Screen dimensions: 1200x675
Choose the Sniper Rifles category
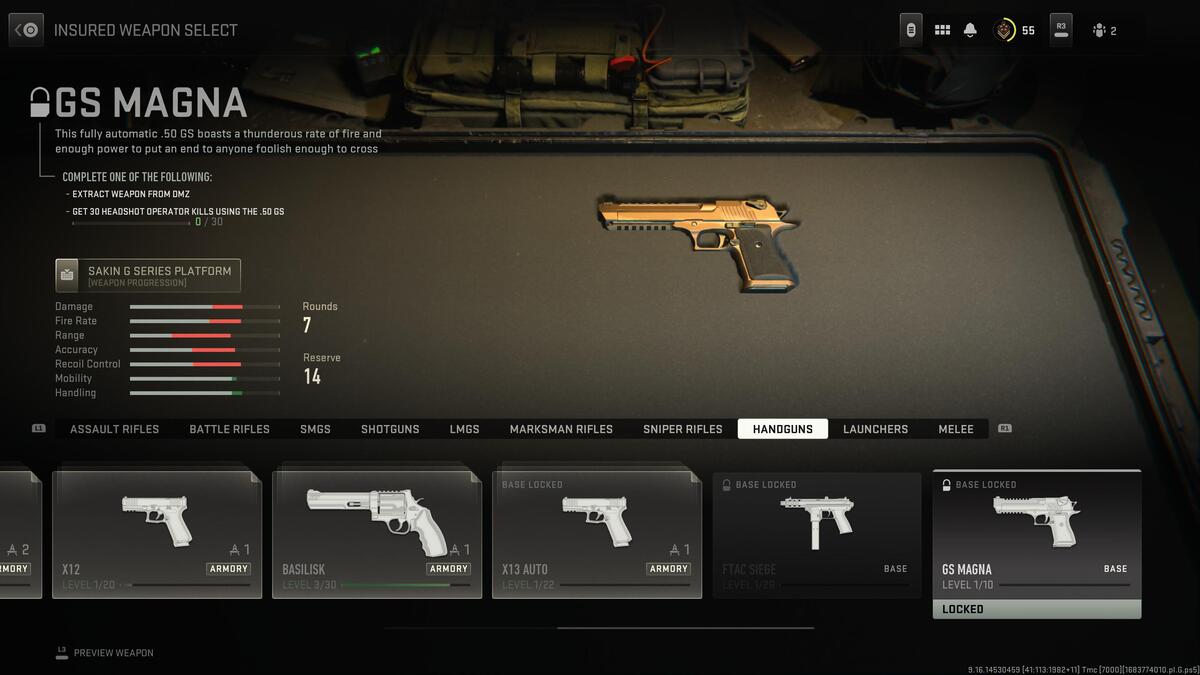[x=682, y=429]
